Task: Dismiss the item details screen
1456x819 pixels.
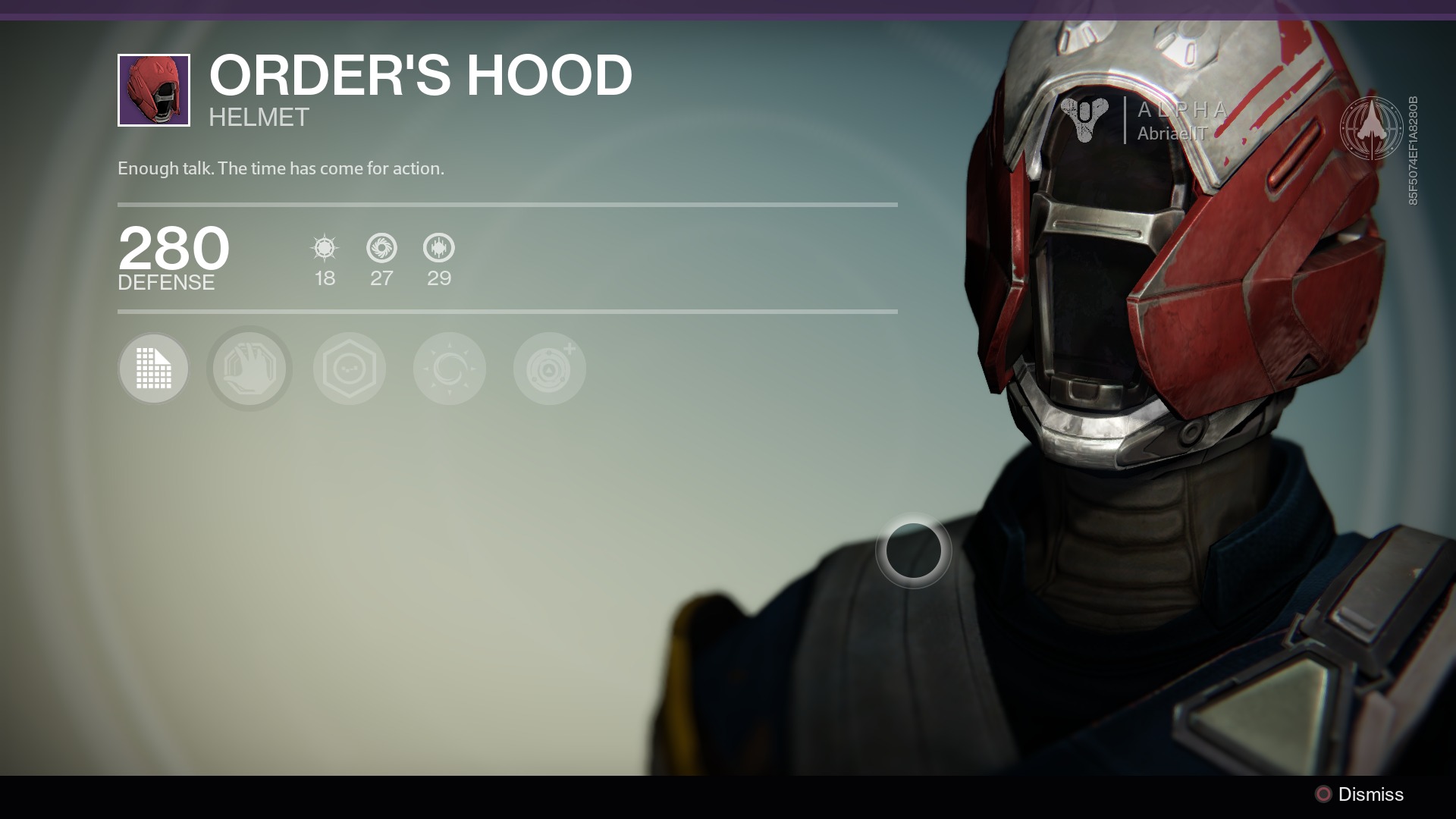Action: pos(1359,794)
